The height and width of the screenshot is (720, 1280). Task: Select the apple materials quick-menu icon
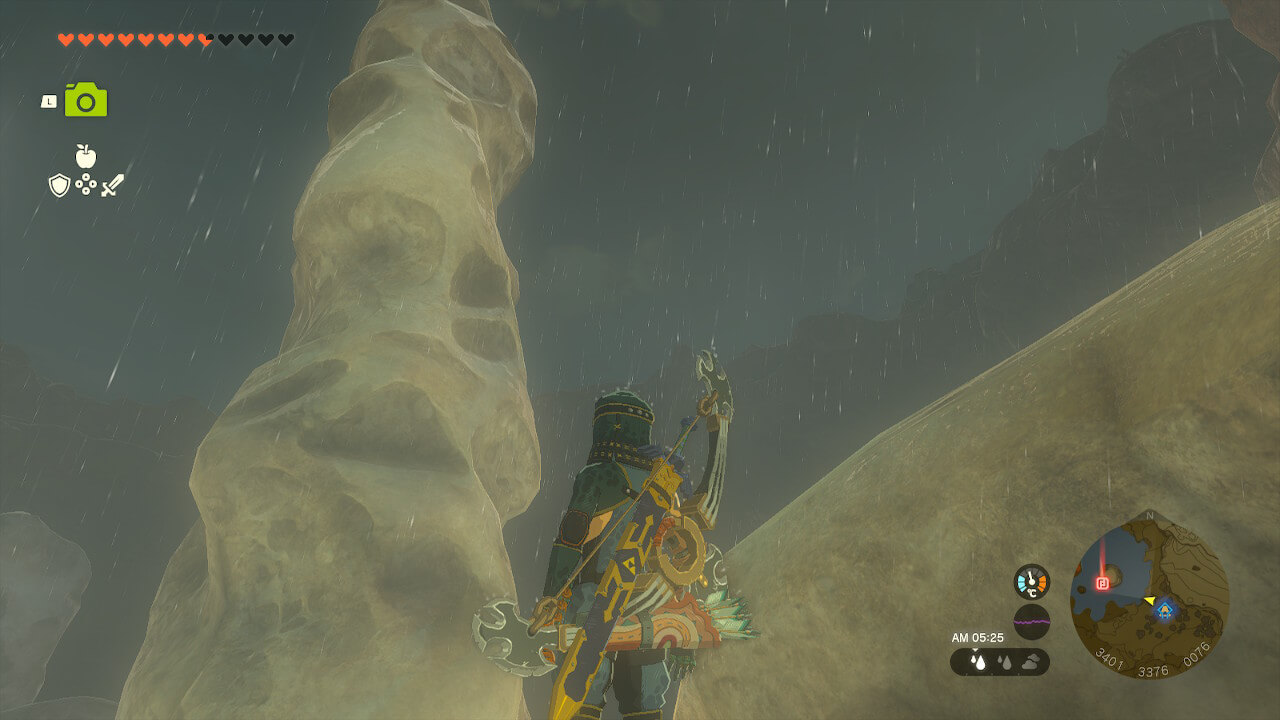click(x=86, y=156)
